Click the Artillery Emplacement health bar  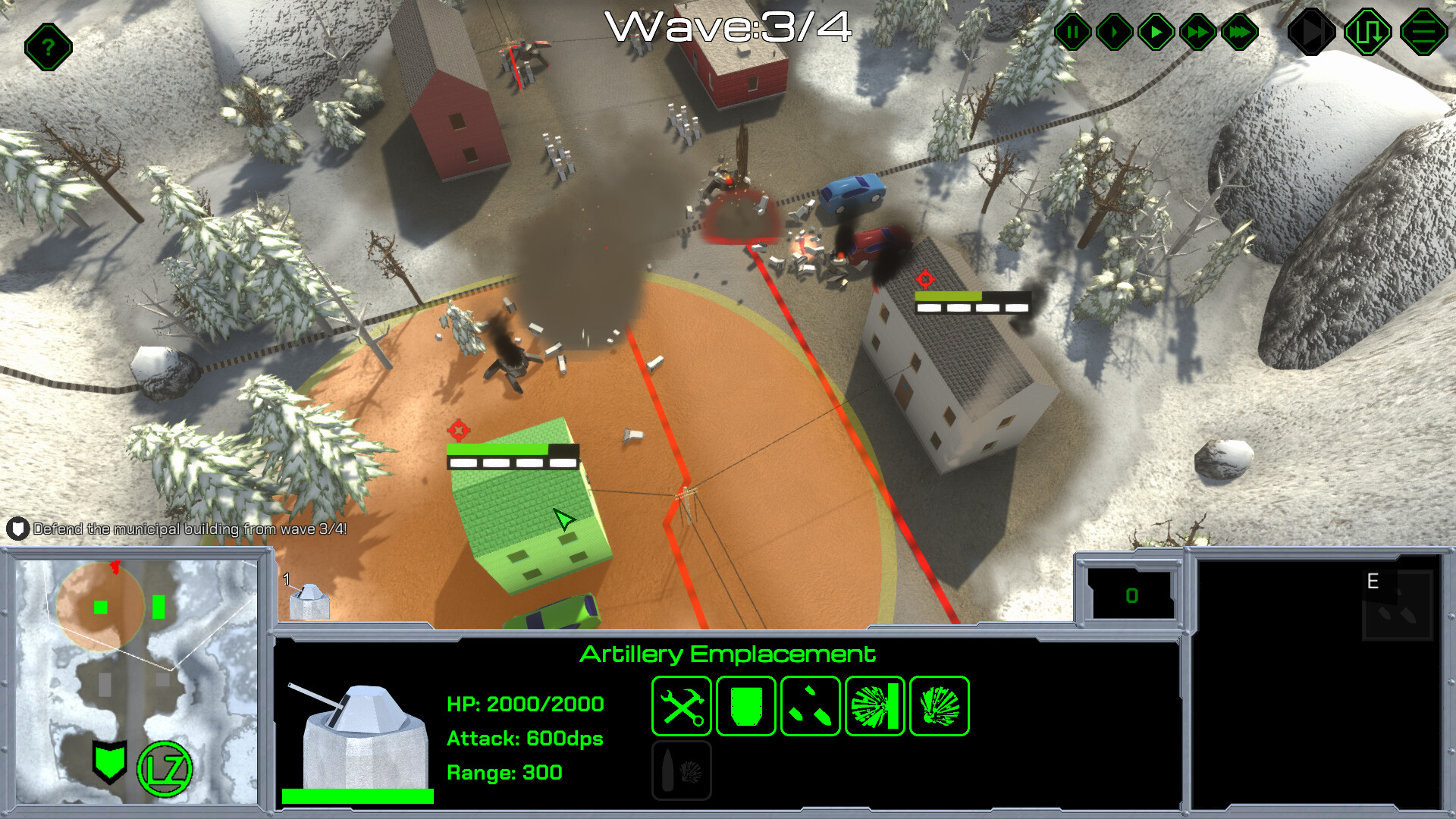point(356,793)
